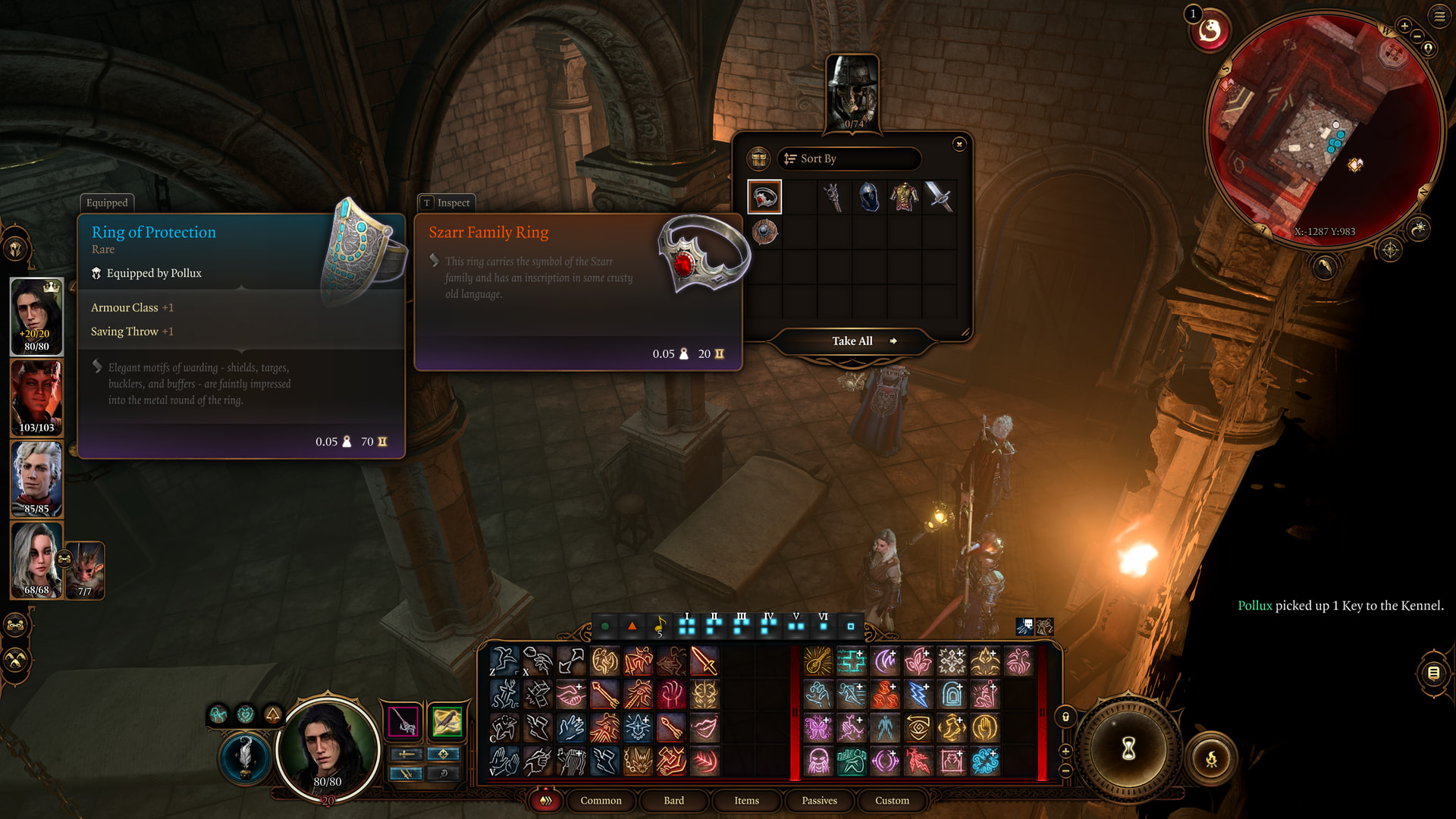Image resolution: width=1456 pixels, height=819 pixels.
Task: Select the red tiefling party portrait
Action: point(36,397)
